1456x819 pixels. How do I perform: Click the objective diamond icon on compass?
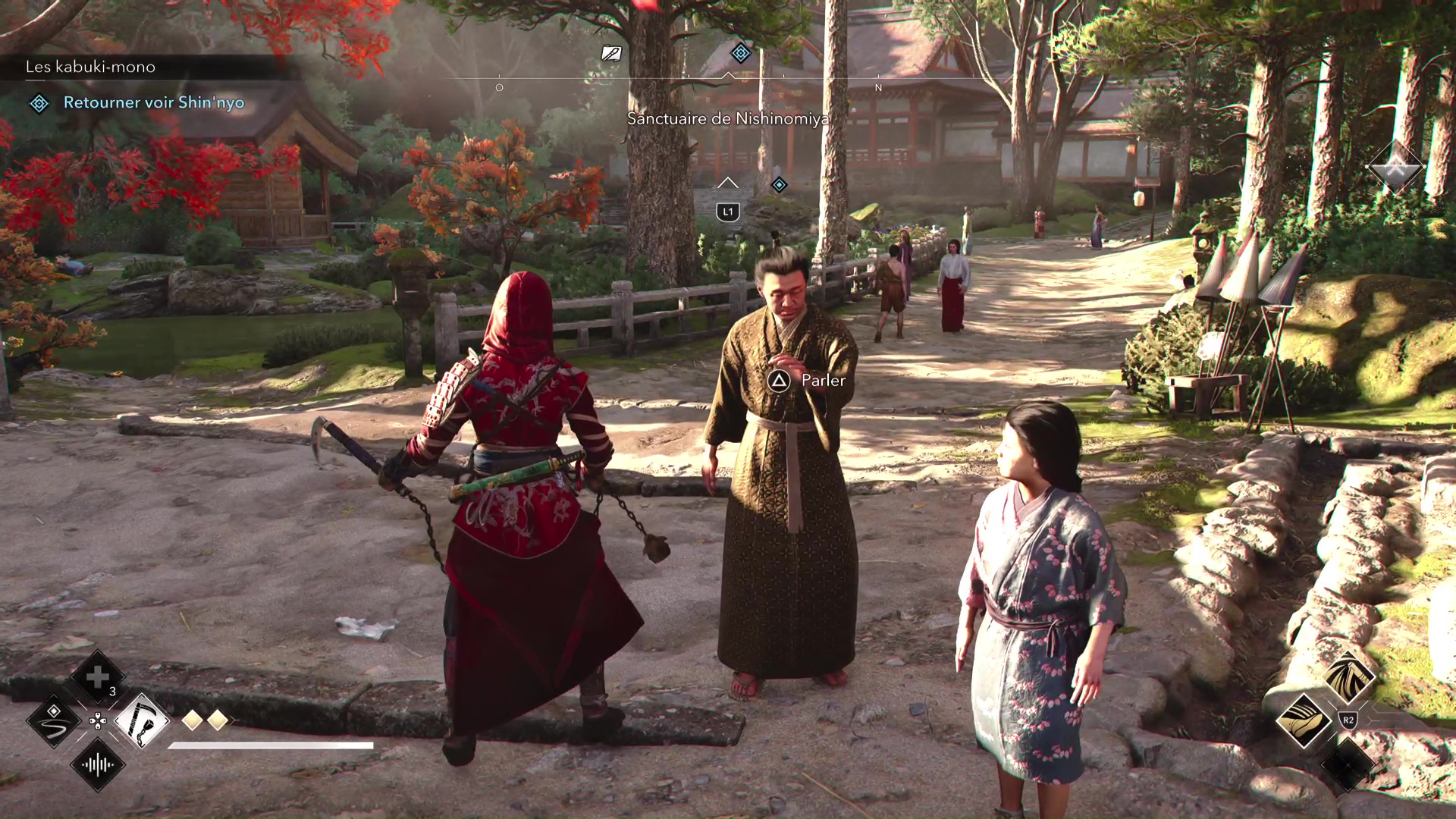click(741, 52)
